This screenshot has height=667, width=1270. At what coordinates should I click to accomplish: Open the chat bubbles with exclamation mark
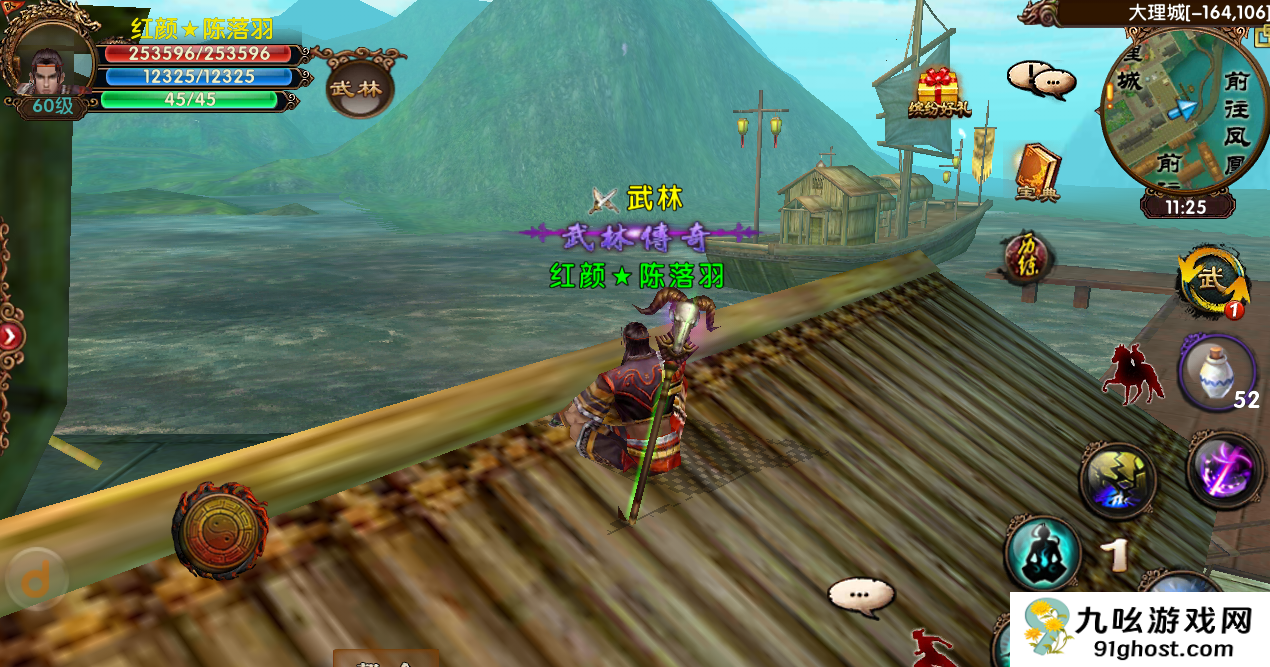pyautogui.click(x=1041, y=78)
